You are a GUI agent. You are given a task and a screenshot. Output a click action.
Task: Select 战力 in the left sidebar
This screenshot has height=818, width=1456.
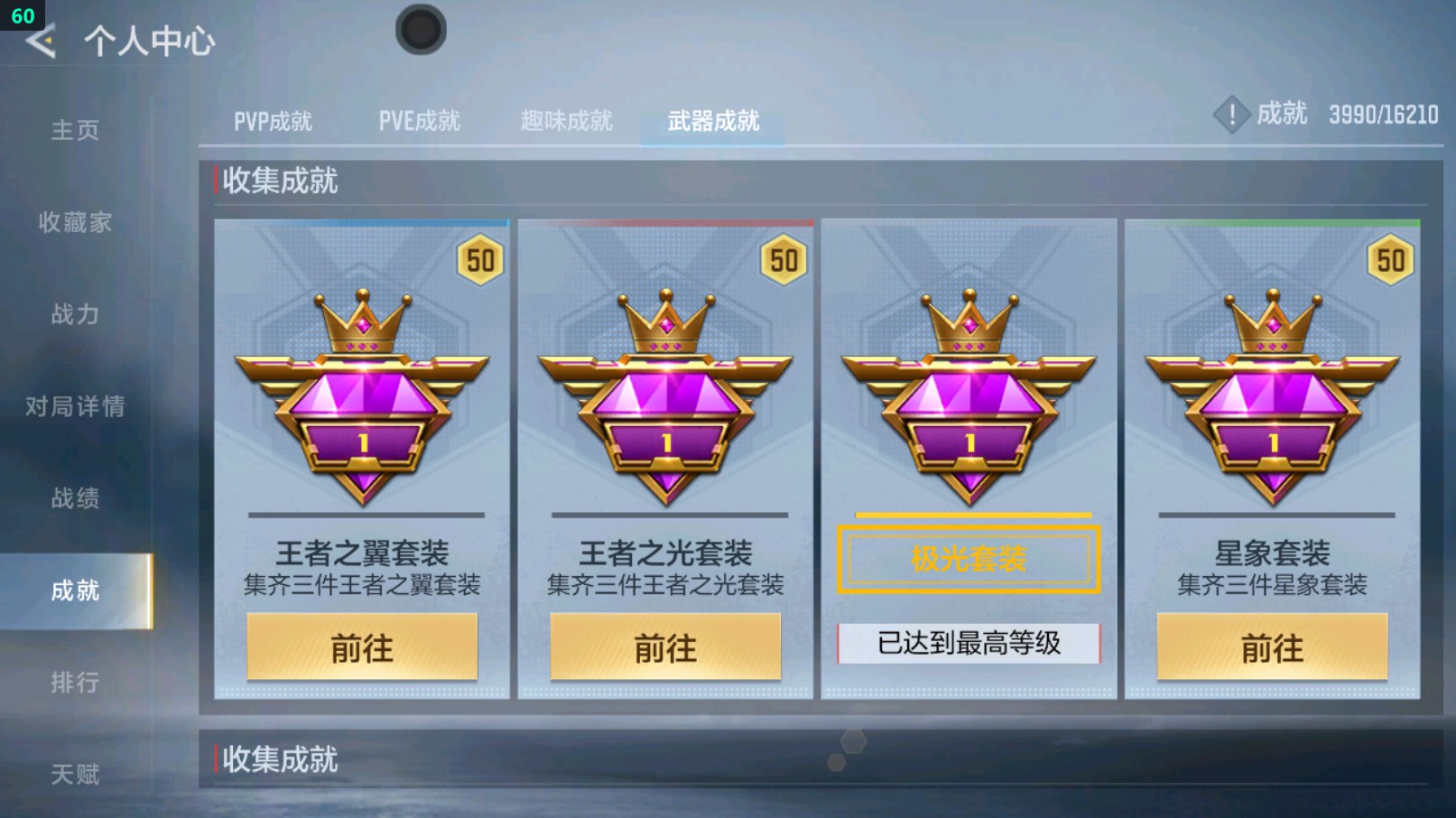click(x=75, y=316)
